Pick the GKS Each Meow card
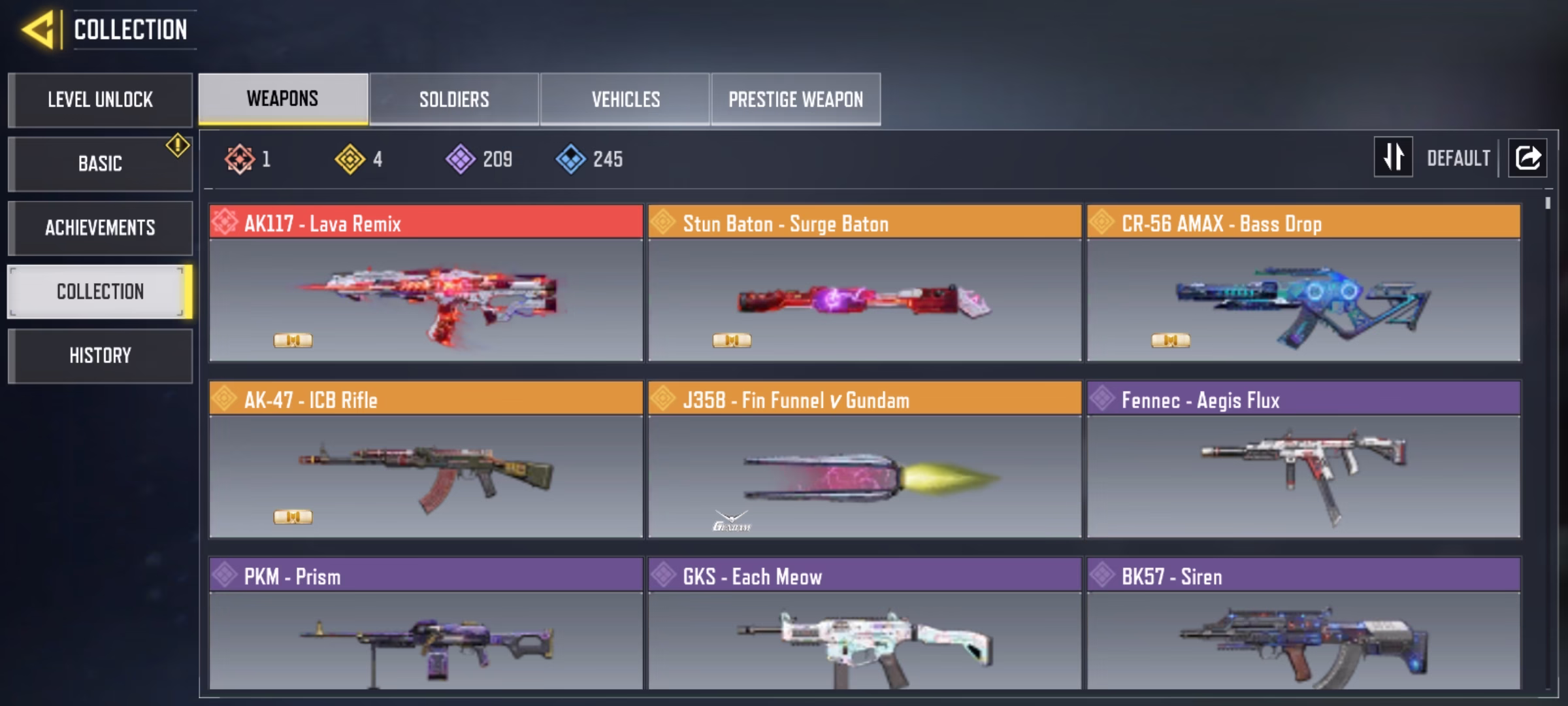The height and width of the screenshot is (706, 1568). pos(864,623)
